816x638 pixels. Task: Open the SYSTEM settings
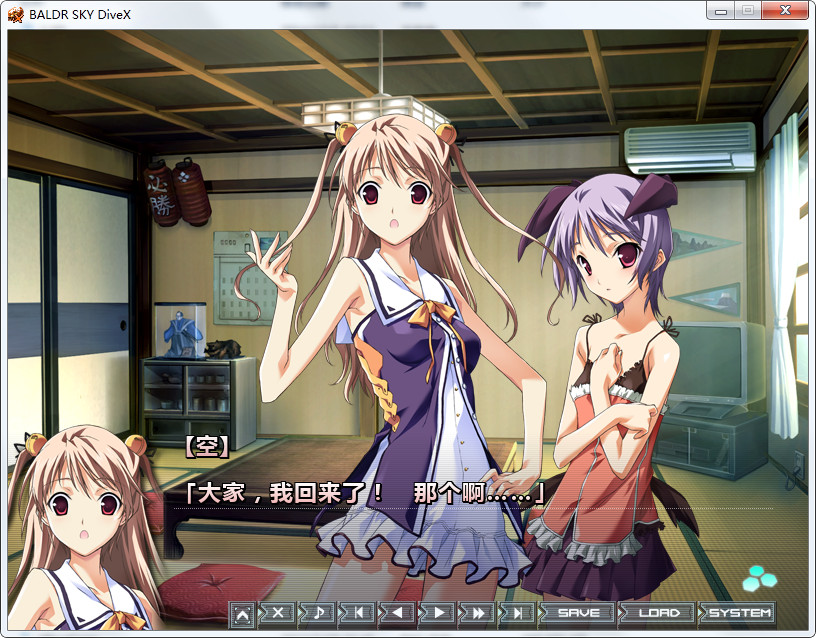[739, 613]
